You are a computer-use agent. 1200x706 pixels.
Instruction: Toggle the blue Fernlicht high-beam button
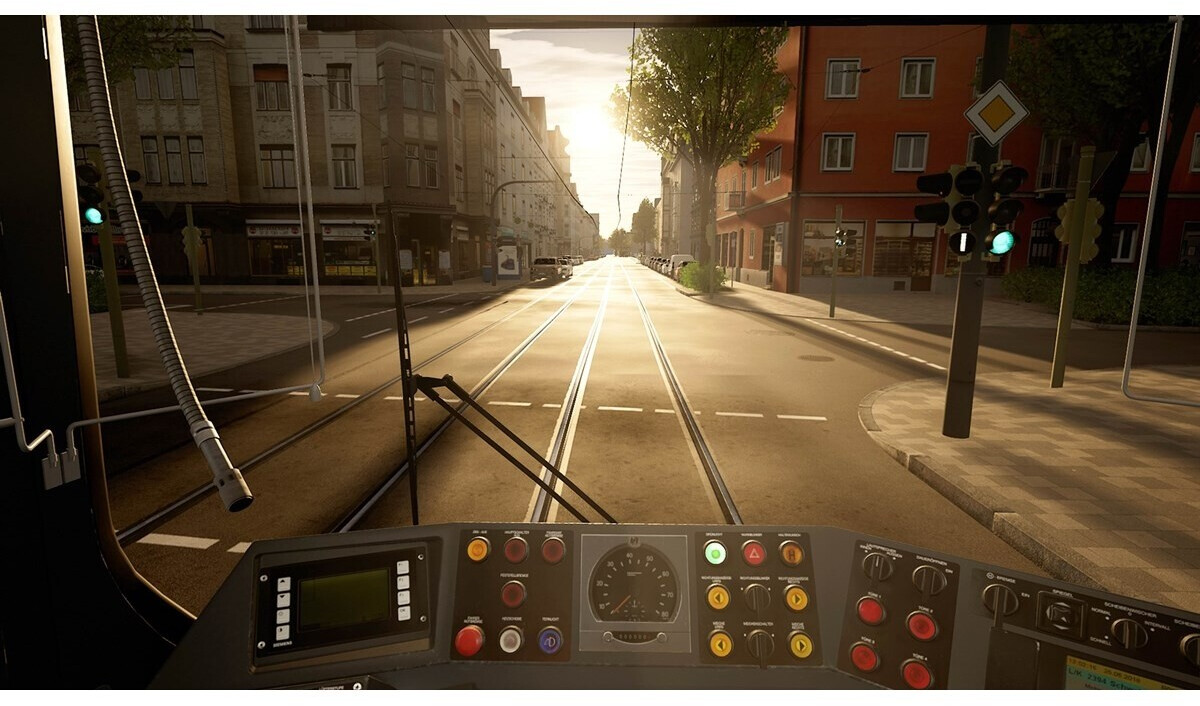click(x=550, y=640)
